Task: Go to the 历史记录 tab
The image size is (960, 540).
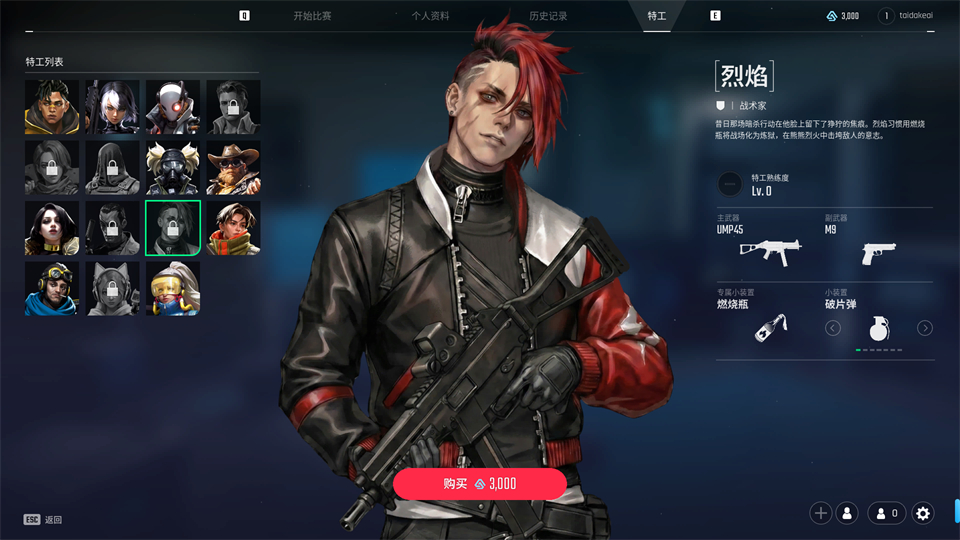Action: (548, 16)
